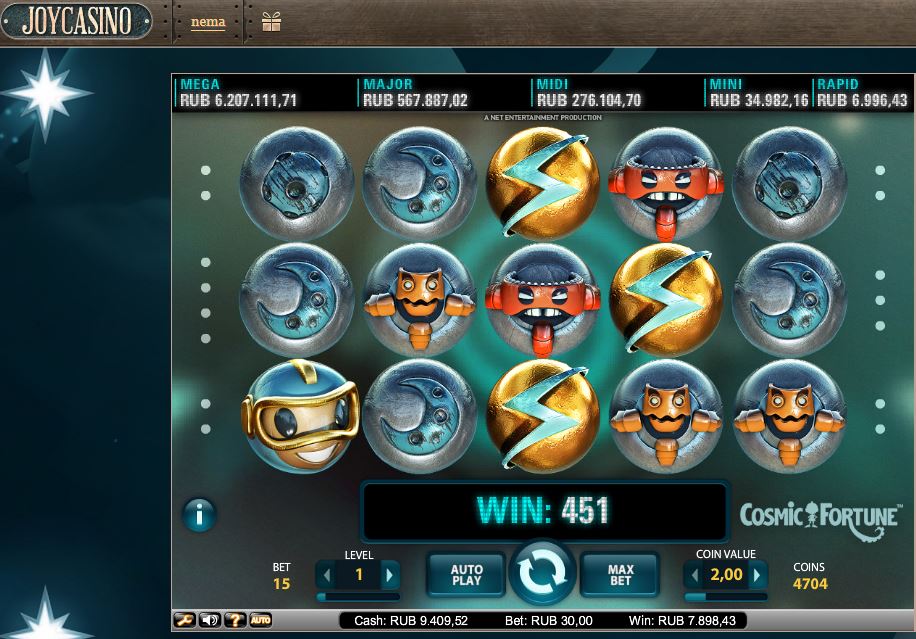Image resolution: width=916 pixels, height=639 pixels.
Task: Click the small AUTO icon in bottom bar
Action: click(260, 620)
